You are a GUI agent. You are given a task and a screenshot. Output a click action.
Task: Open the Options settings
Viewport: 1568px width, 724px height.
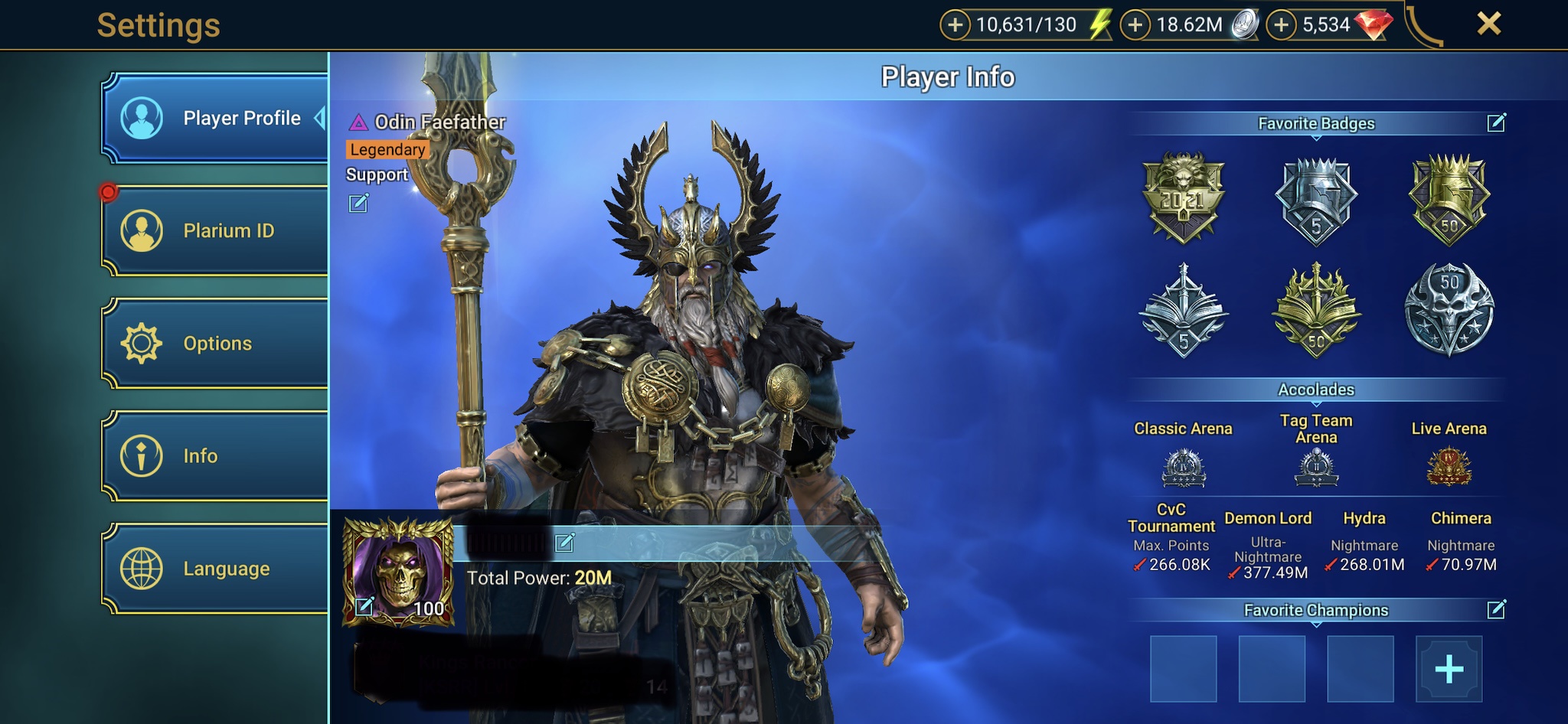pyautogui.click(x=215, y=343)
